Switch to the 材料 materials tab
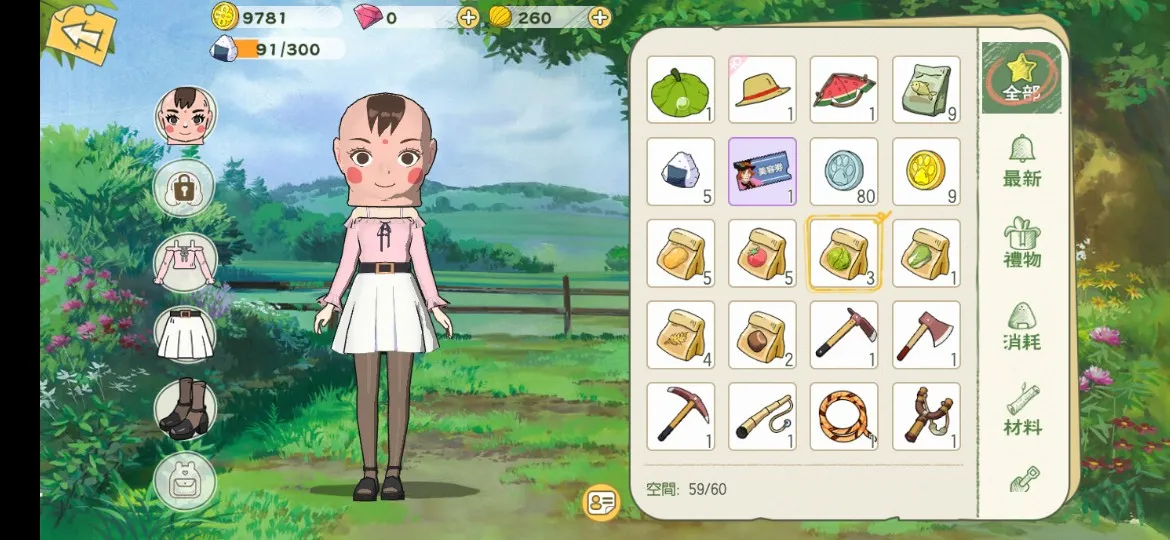1170x540 pixels. pos(1021,411)
